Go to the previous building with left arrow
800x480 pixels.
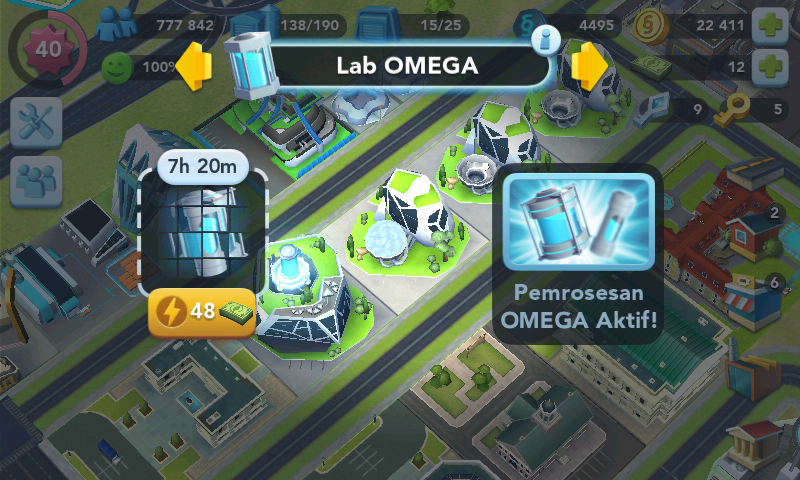tap(197, 66)
